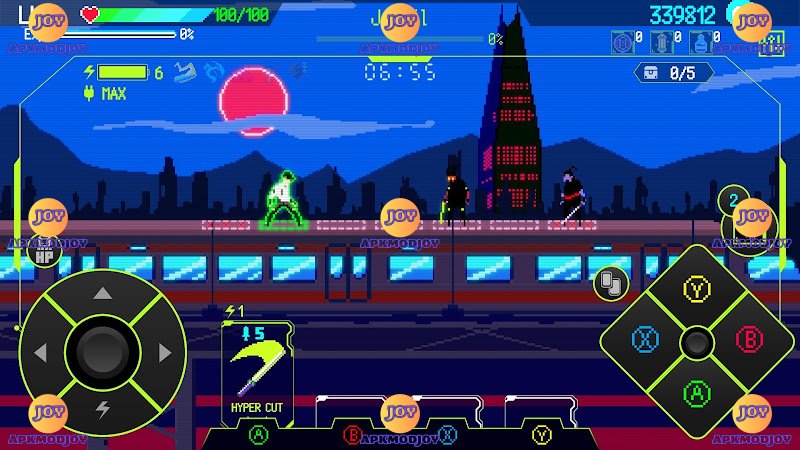
Task: Tap the blue X action button
Action: (x=645, y=340)
